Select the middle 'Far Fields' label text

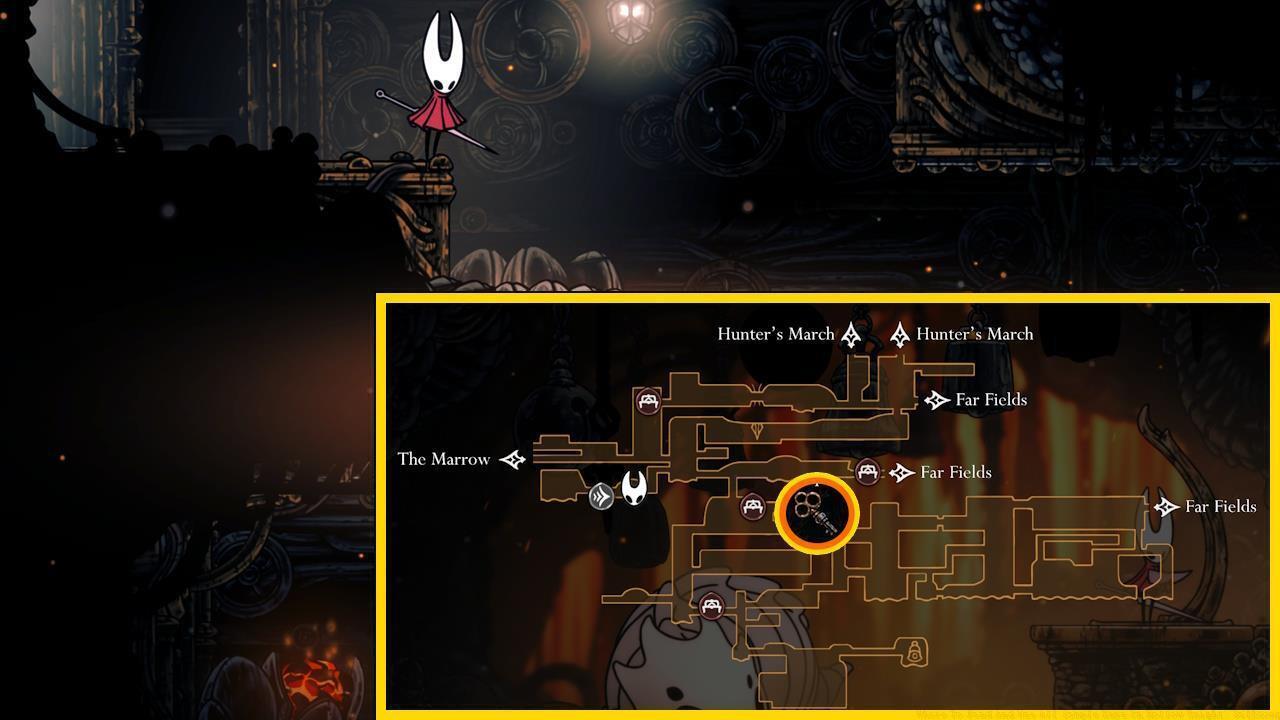click(x=956, y=472)
